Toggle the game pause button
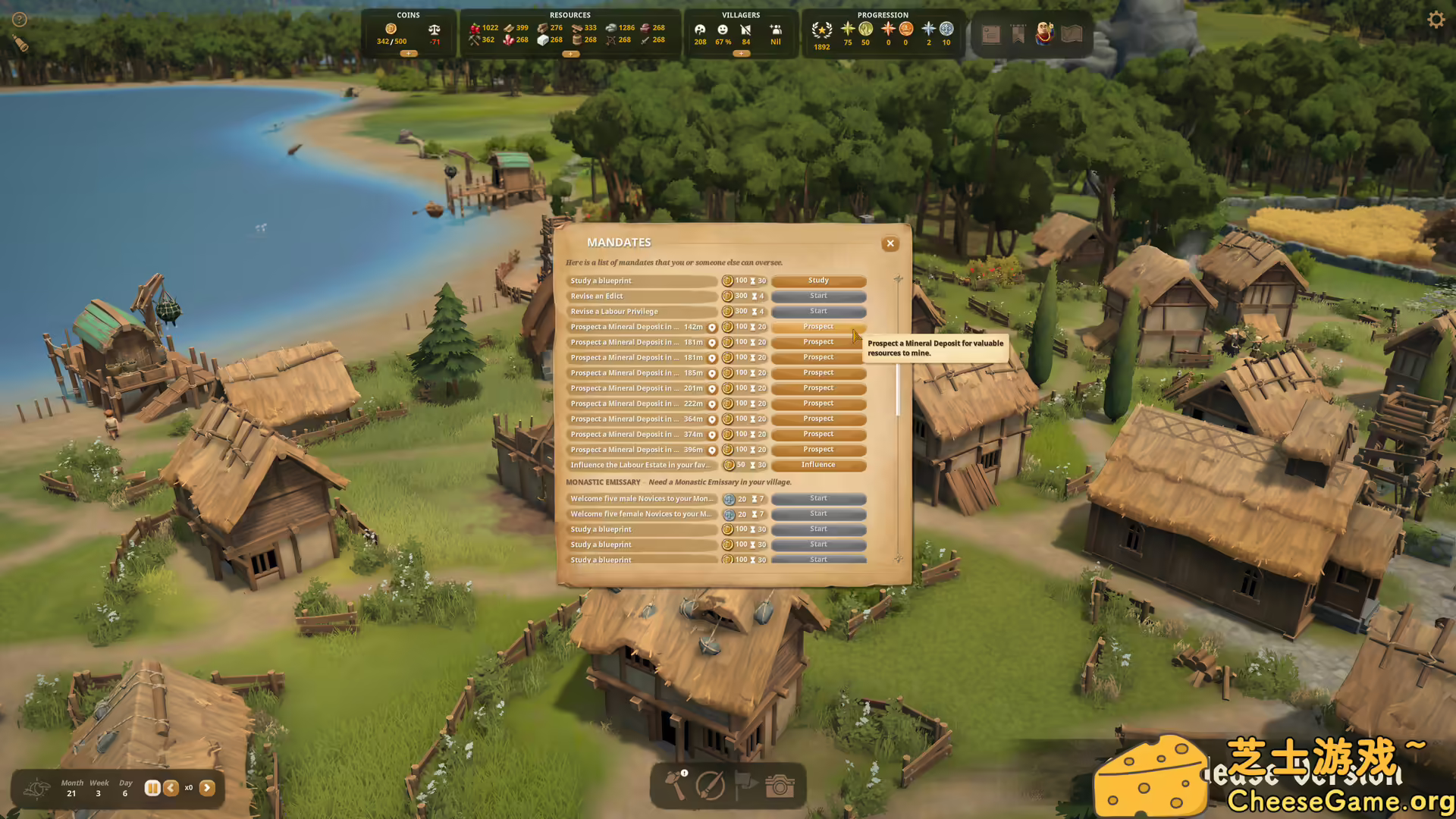 coord(152,788)
